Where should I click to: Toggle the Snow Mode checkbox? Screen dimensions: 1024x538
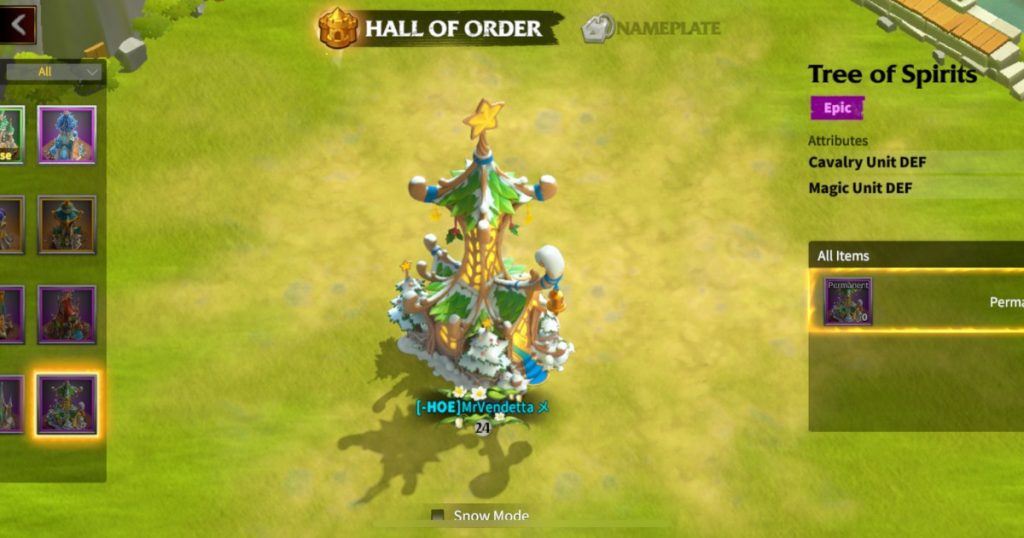pyautogui.click(x=437, y=516)
